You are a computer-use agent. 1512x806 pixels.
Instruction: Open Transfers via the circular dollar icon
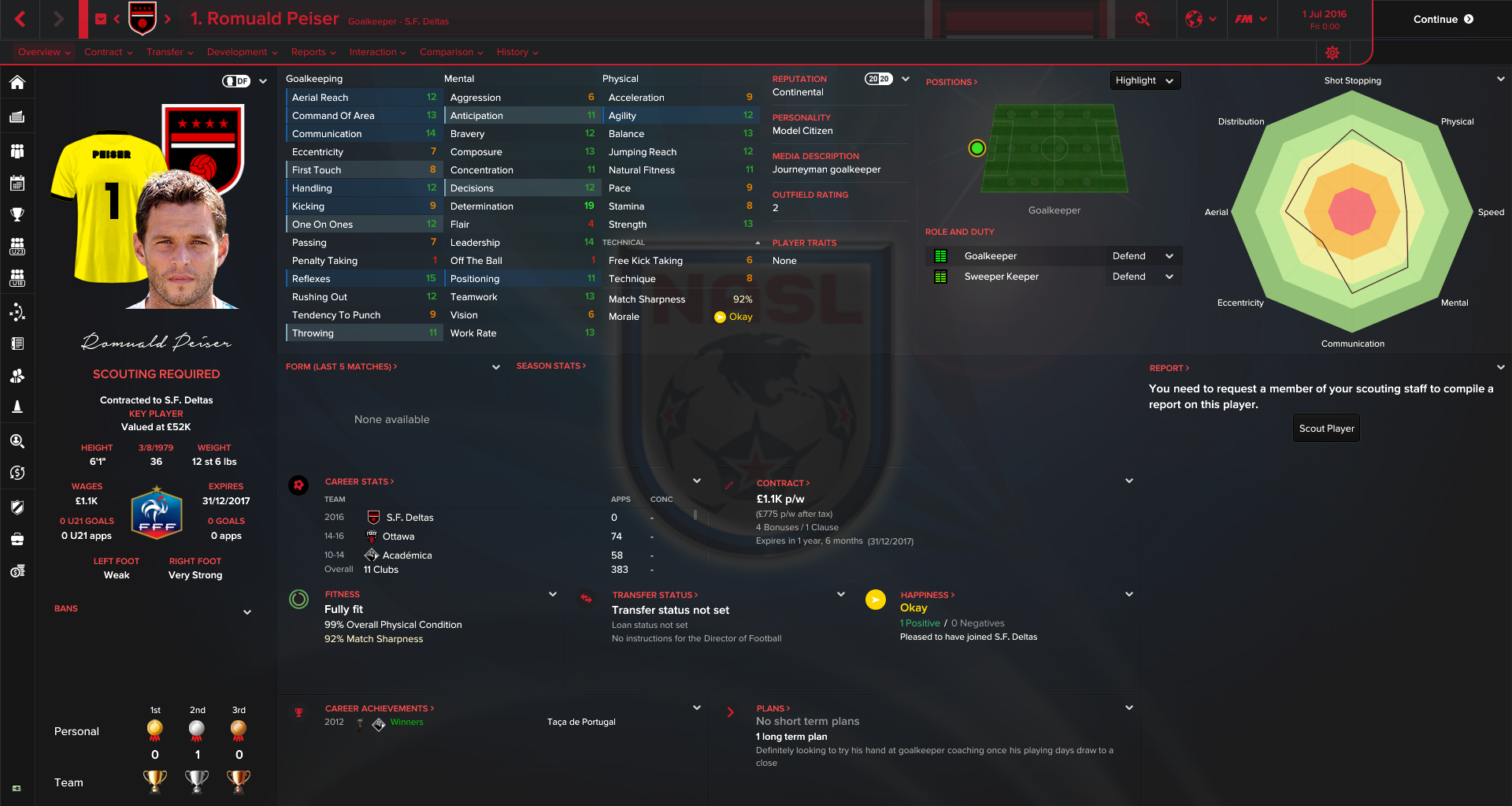(x=17, y=473)
